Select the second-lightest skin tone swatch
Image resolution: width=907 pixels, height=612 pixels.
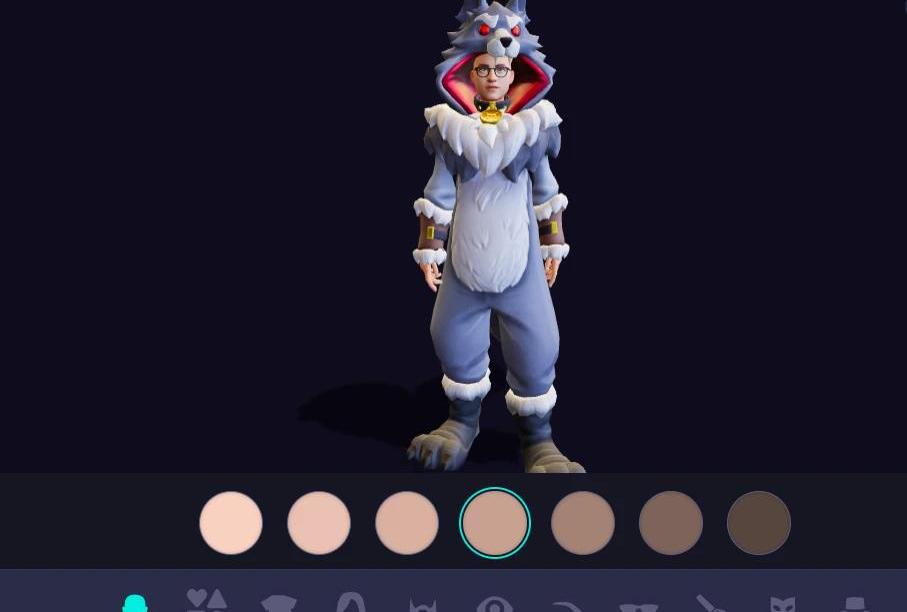pyautogui.click(x=319, y=523)
